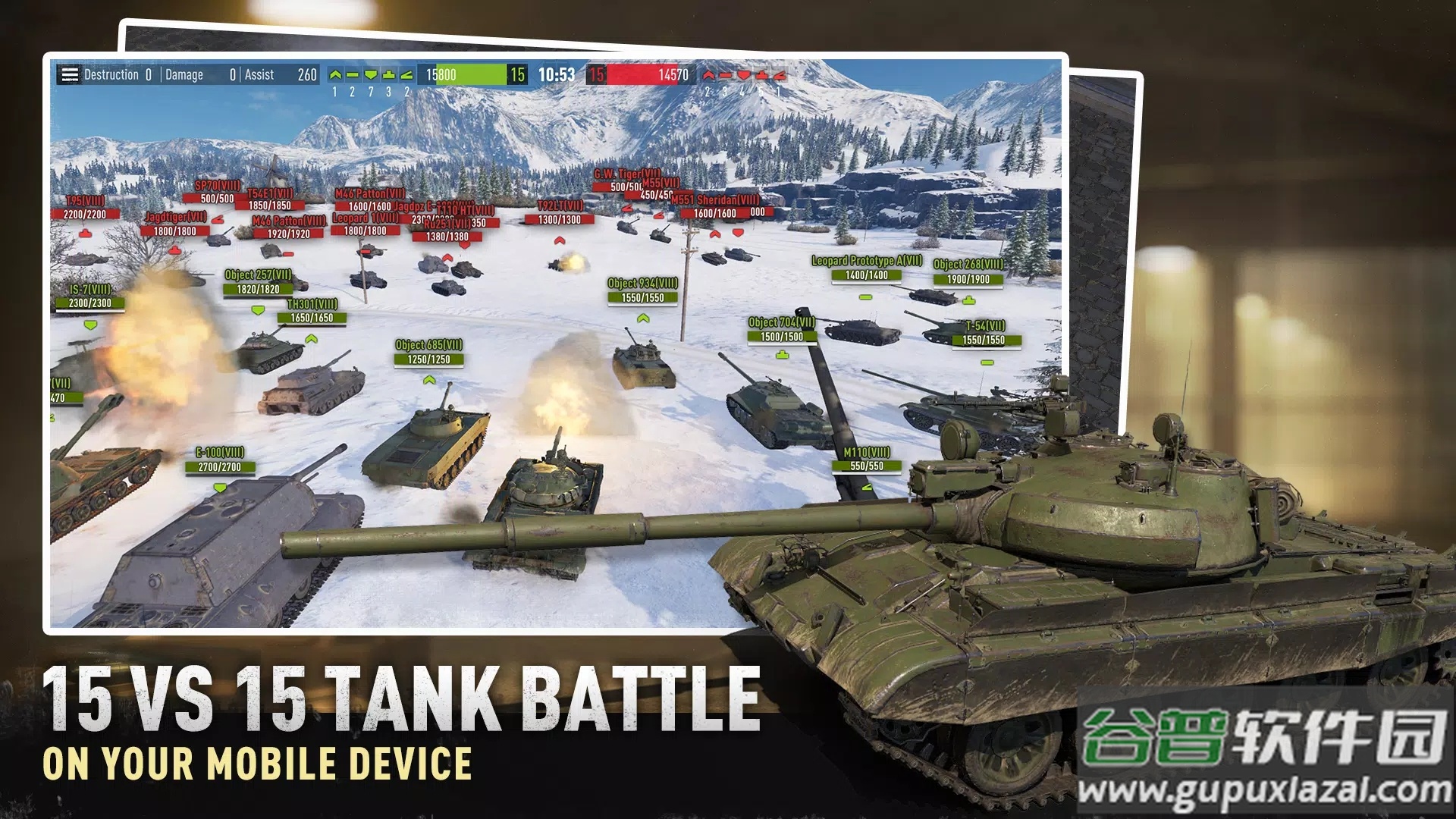Viewport: 1456px width, 819px height.
Task: Select the allied light tank class icon
Action: tap(334, 76)
